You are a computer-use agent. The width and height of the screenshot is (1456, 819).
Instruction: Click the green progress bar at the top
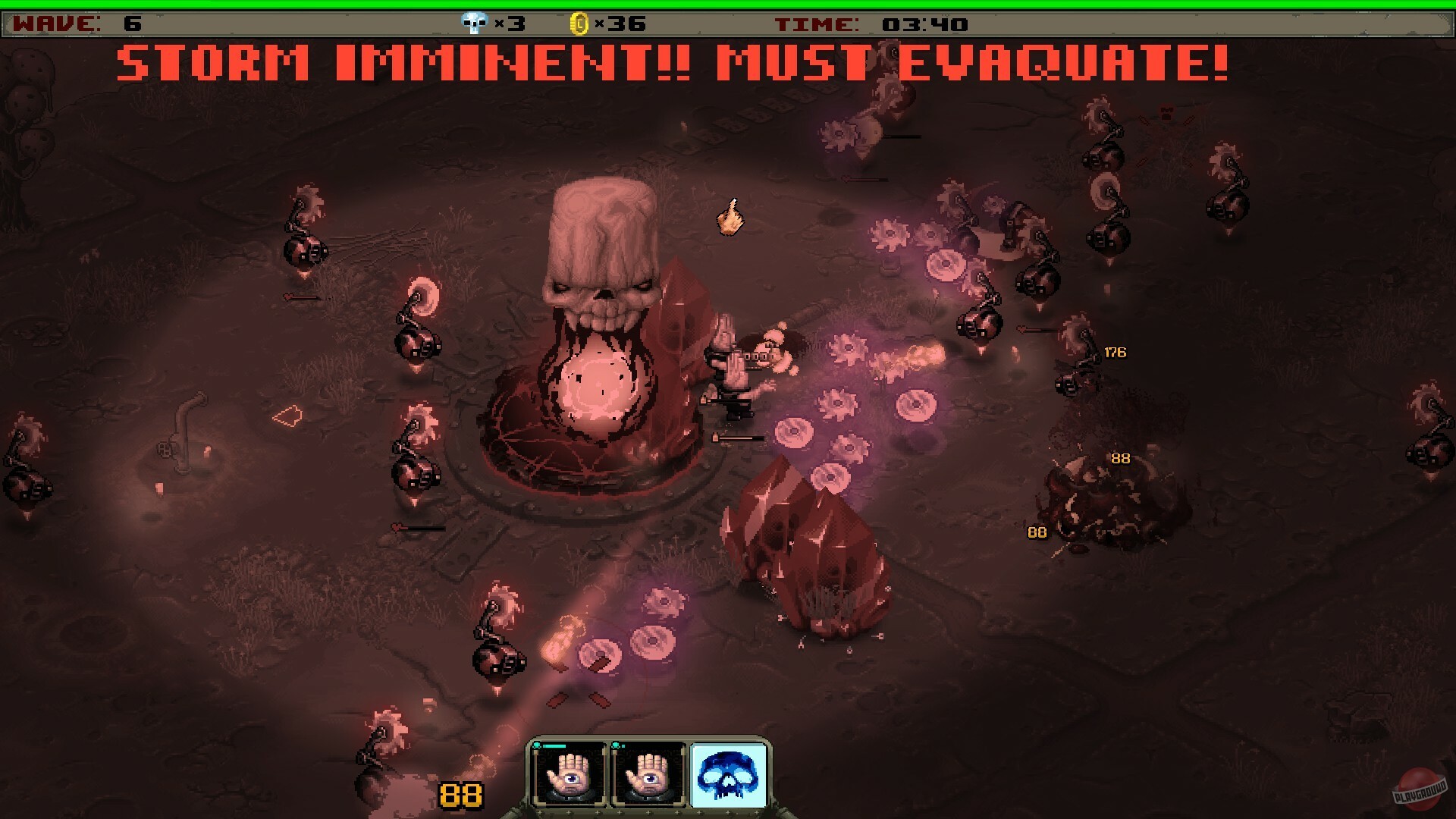(728, 4)
